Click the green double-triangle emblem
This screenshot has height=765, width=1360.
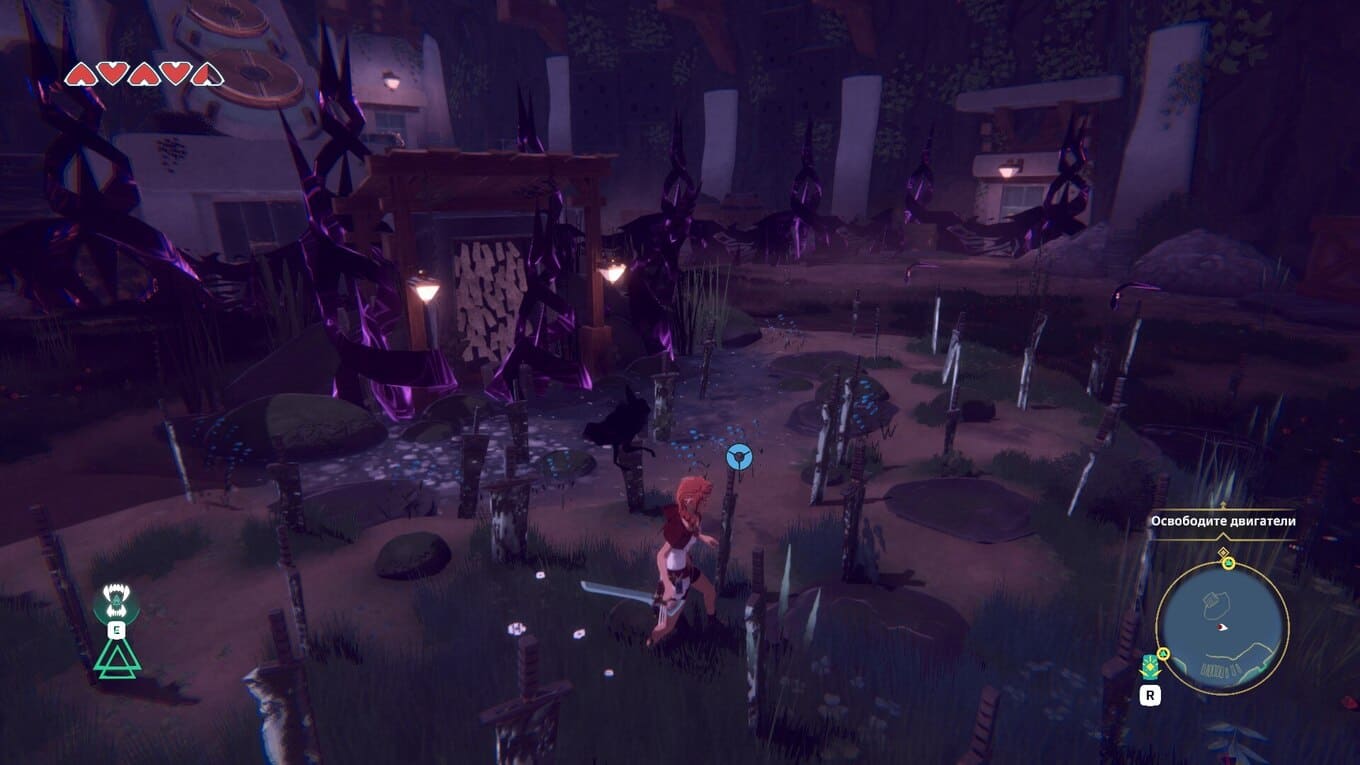point(117,658)
